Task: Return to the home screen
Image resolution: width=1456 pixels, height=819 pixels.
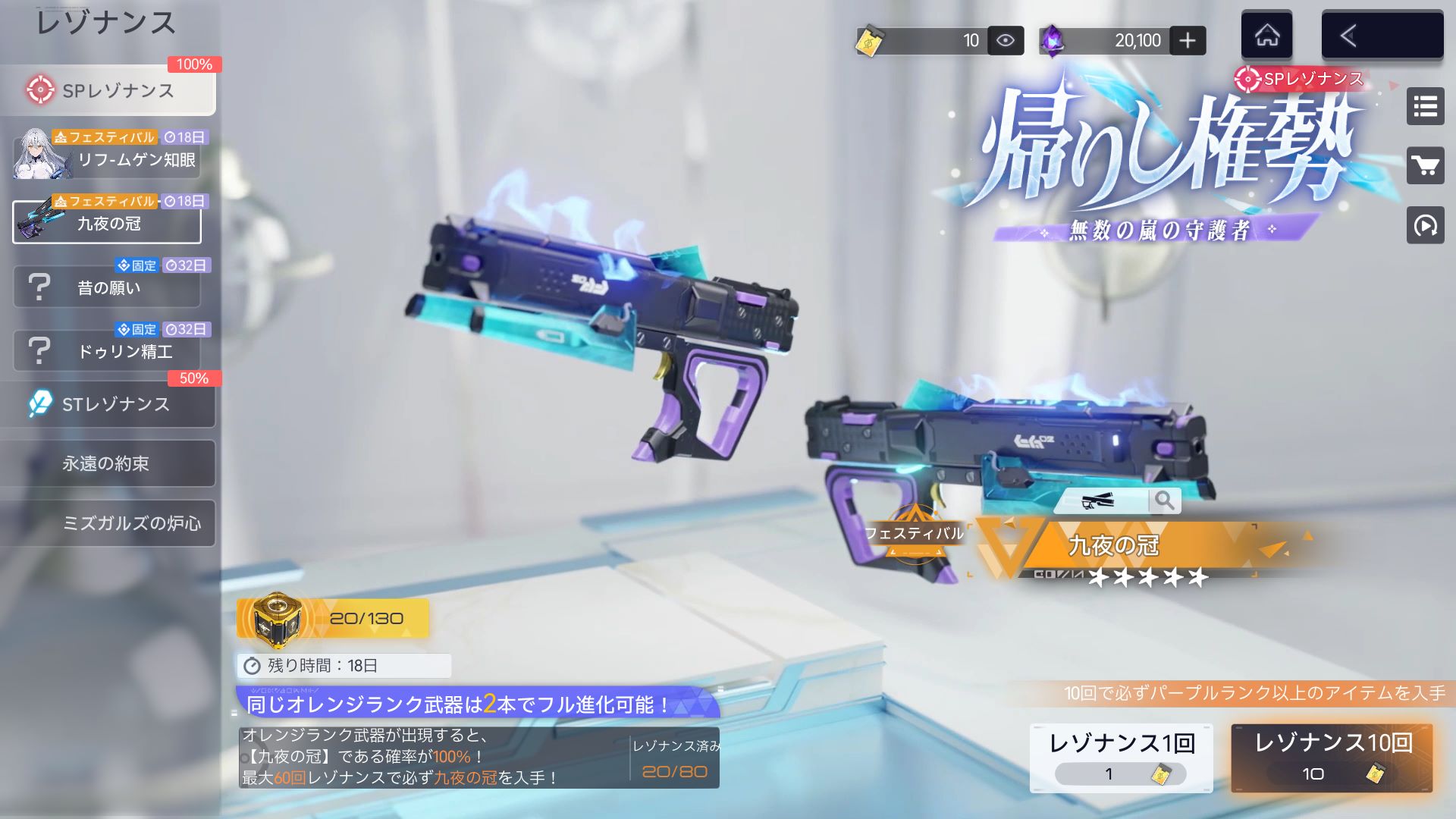Action: (x=1266, y=36)
